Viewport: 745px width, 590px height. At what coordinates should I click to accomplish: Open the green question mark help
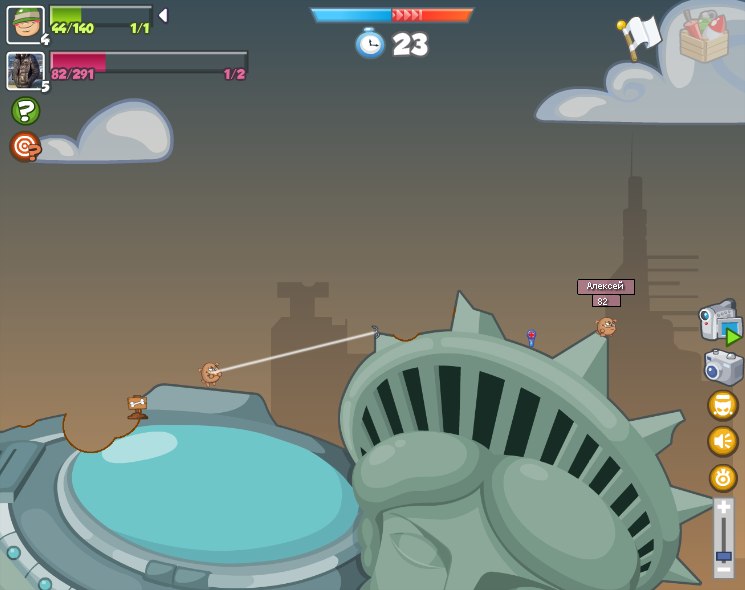[x=25, y=111]
